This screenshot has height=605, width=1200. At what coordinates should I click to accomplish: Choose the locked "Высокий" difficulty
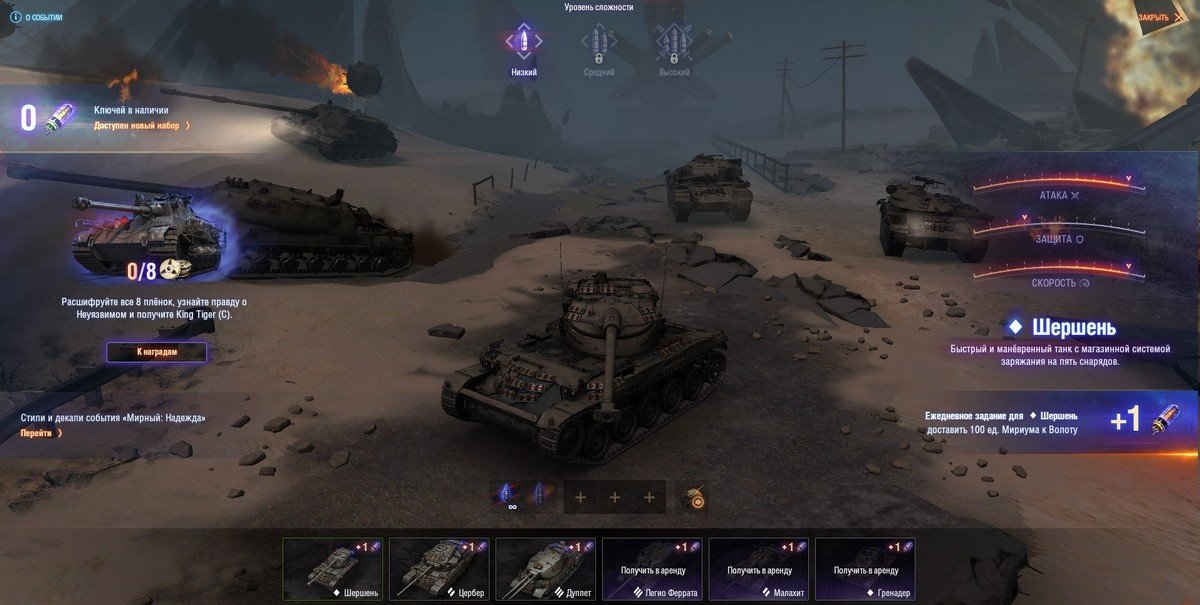pos(673,48)
